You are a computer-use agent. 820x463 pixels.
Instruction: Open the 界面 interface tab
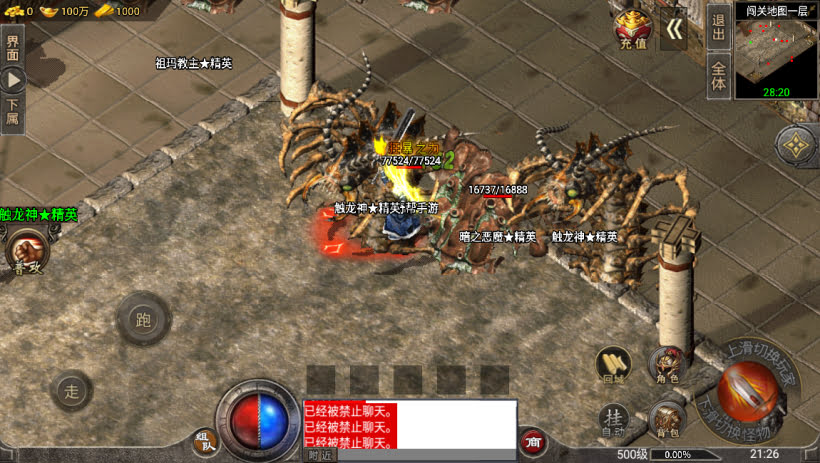coord(12,46)
